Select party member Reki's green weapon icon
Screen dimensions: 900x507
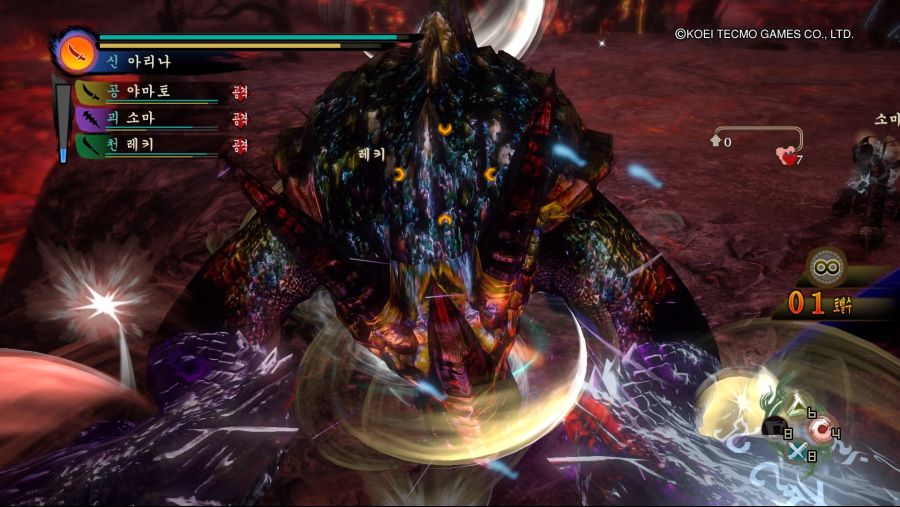(x=91, y=144)
